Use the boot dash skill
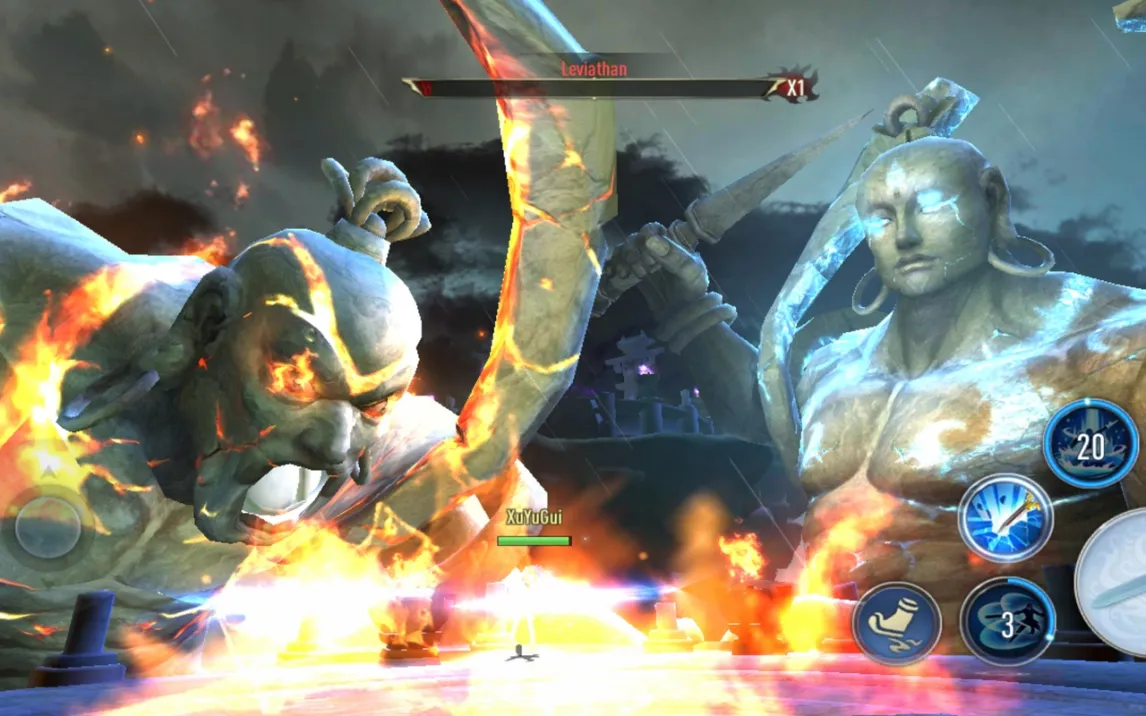The height and width of the screenshot is (716, 1146). [x=896, y=622]
